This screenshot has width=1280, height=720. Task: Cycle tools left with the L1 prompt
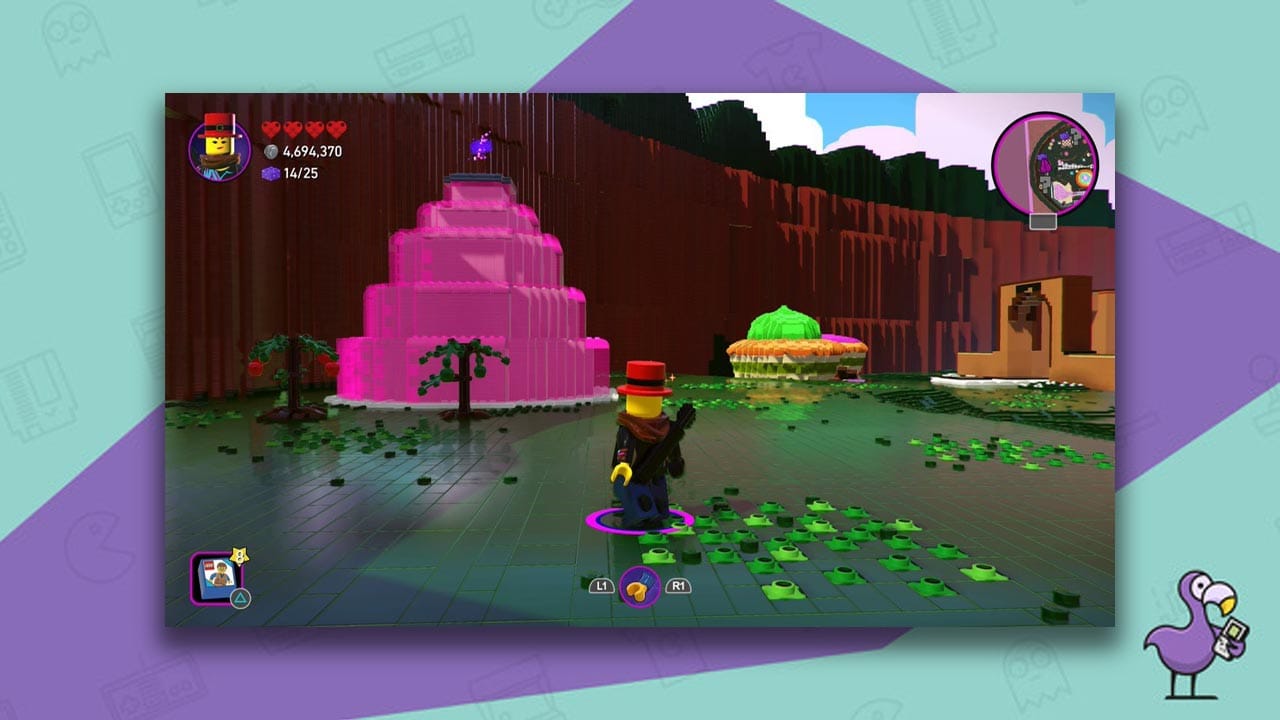click(602, 588)
